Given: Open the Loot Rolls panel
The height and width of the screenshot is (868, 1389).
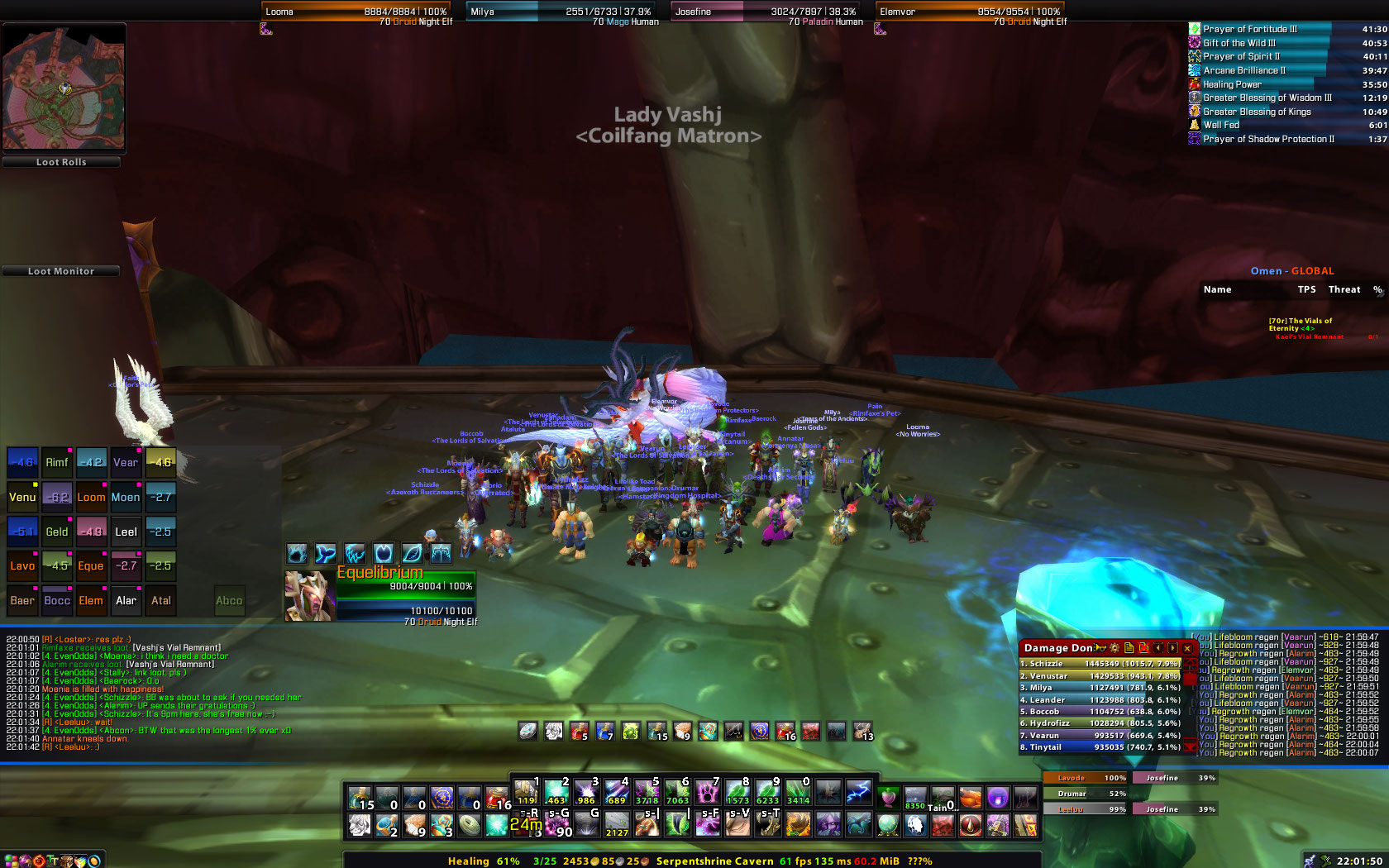Looking at the screenshot, I should [61, 162].
